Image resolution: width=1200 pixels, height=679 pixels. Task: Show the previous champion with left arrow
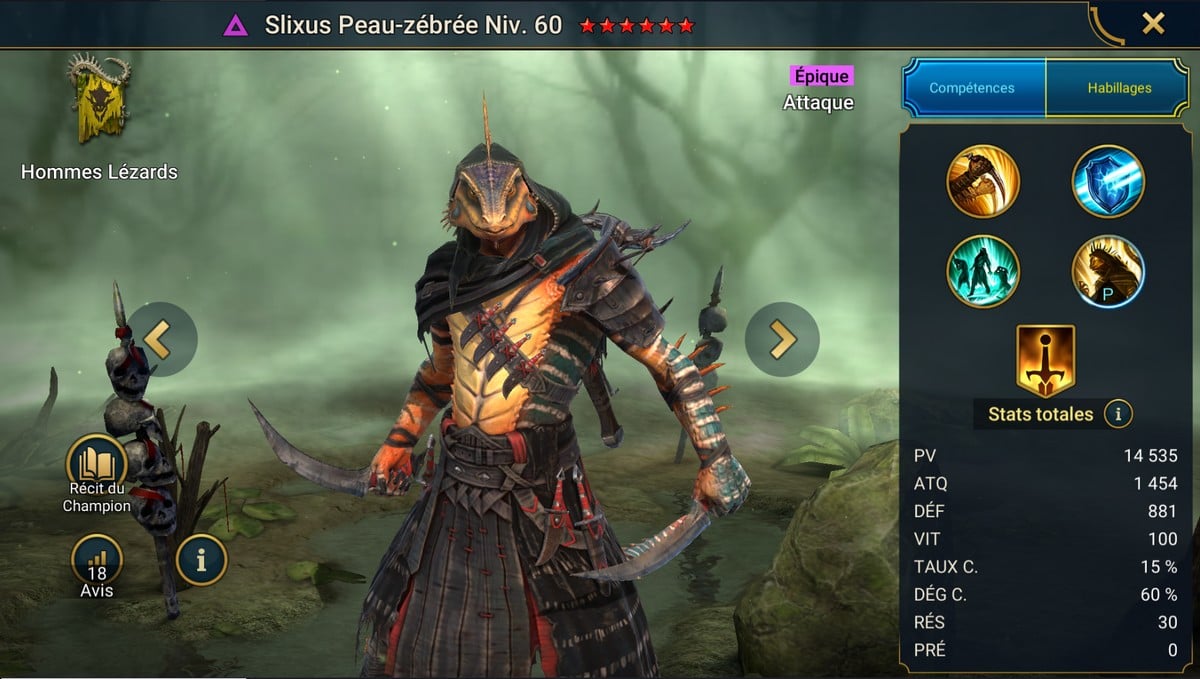pyautogui.click(x=161, y=339)
